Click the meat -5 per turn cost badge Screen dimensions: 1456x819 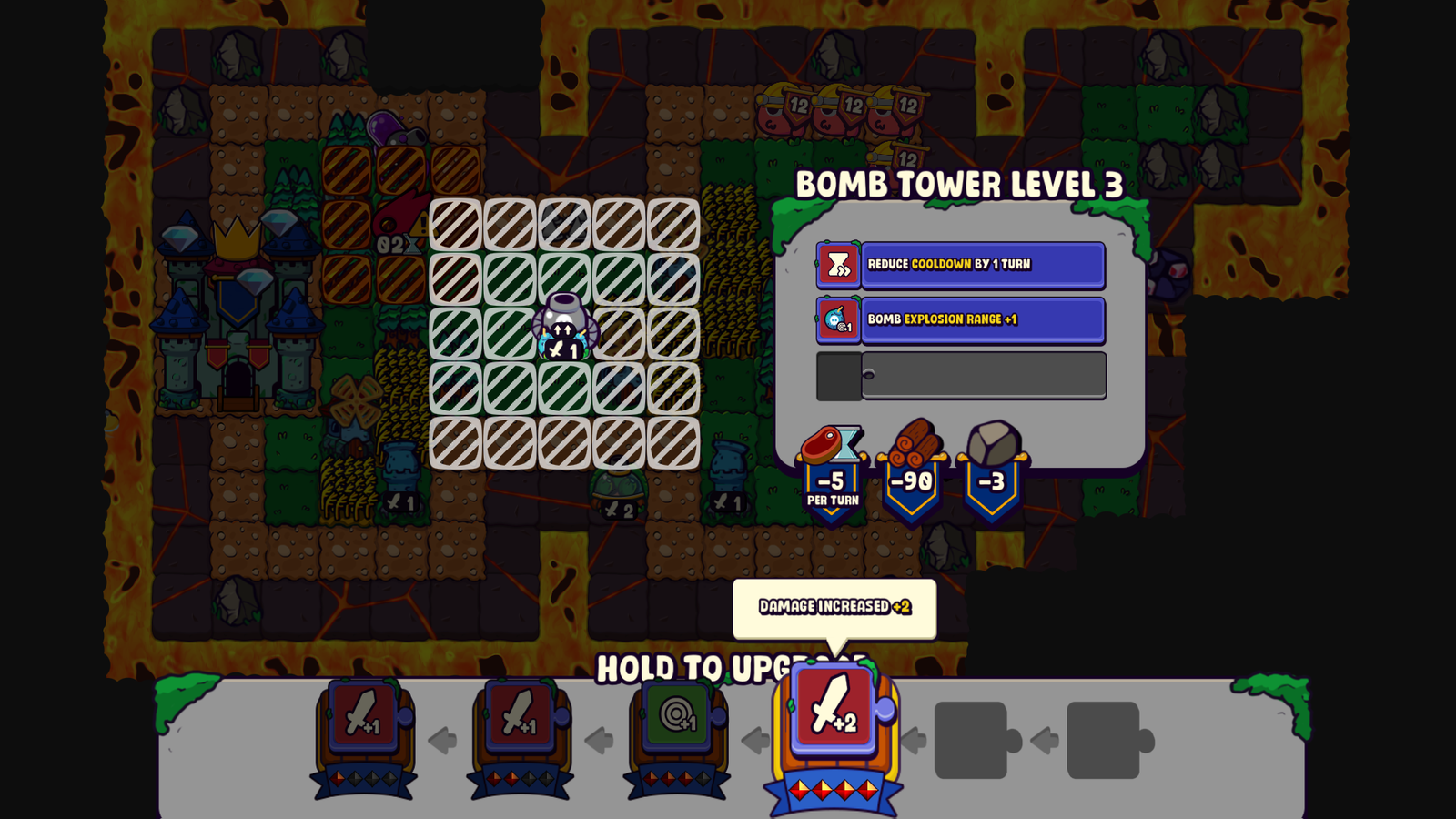coord(829,480)
